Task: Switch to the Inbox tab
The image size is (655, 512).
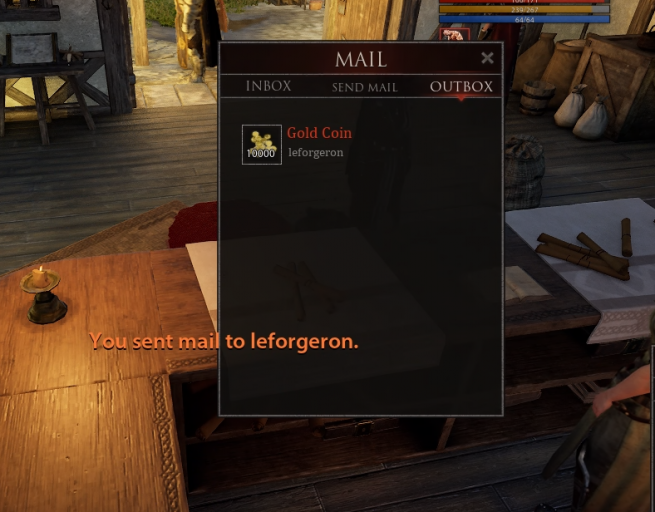Action: 268,87
